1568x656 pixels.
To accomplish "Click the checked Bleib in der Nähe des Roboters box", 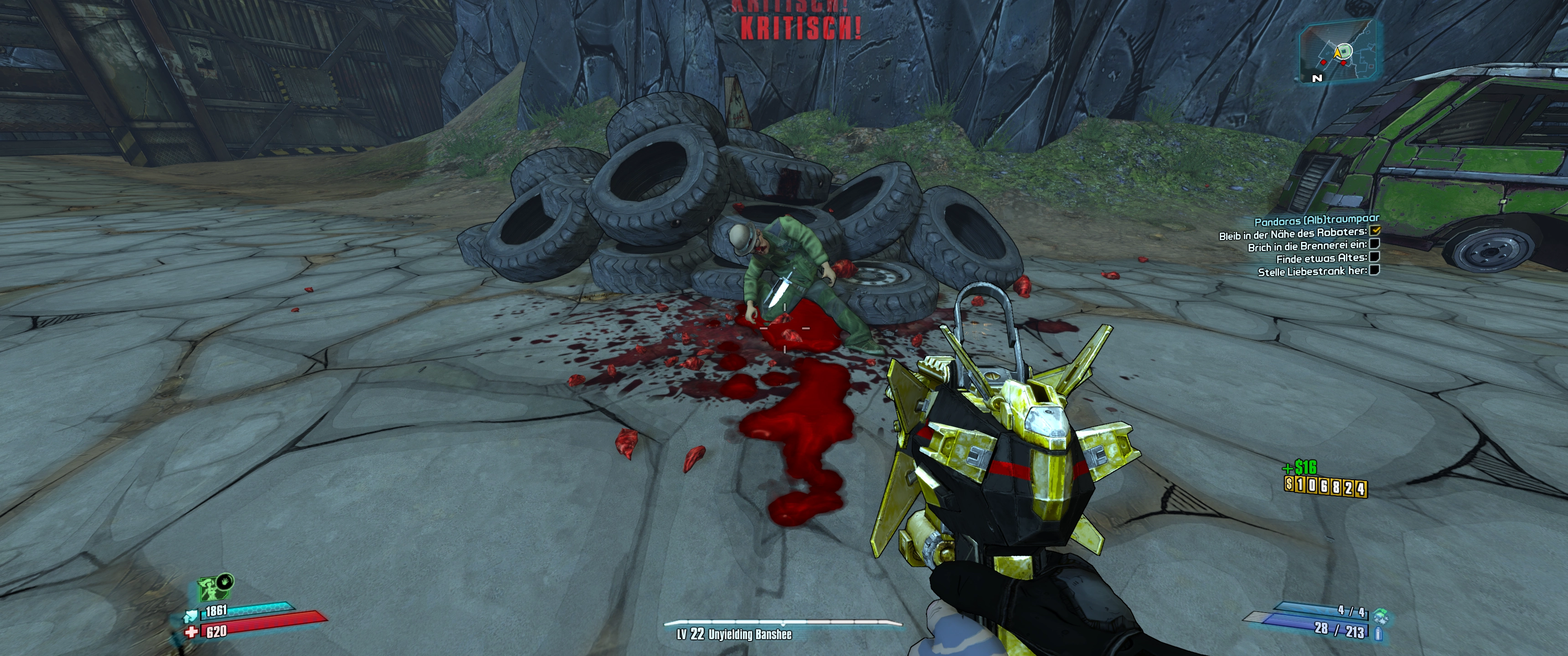I will click(1375, 231).
